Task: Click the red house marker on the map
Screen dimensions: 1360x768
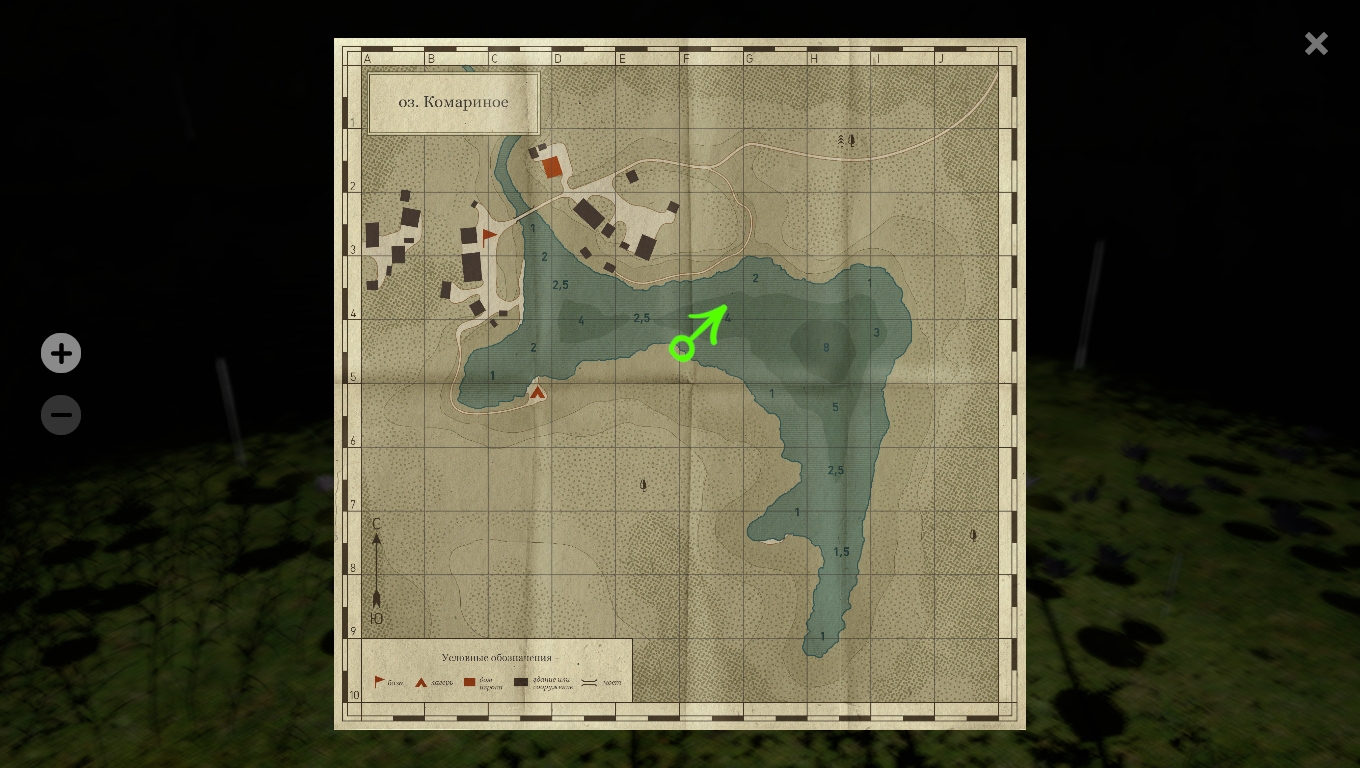Action: pyautogui.click(x=552, y=167)
